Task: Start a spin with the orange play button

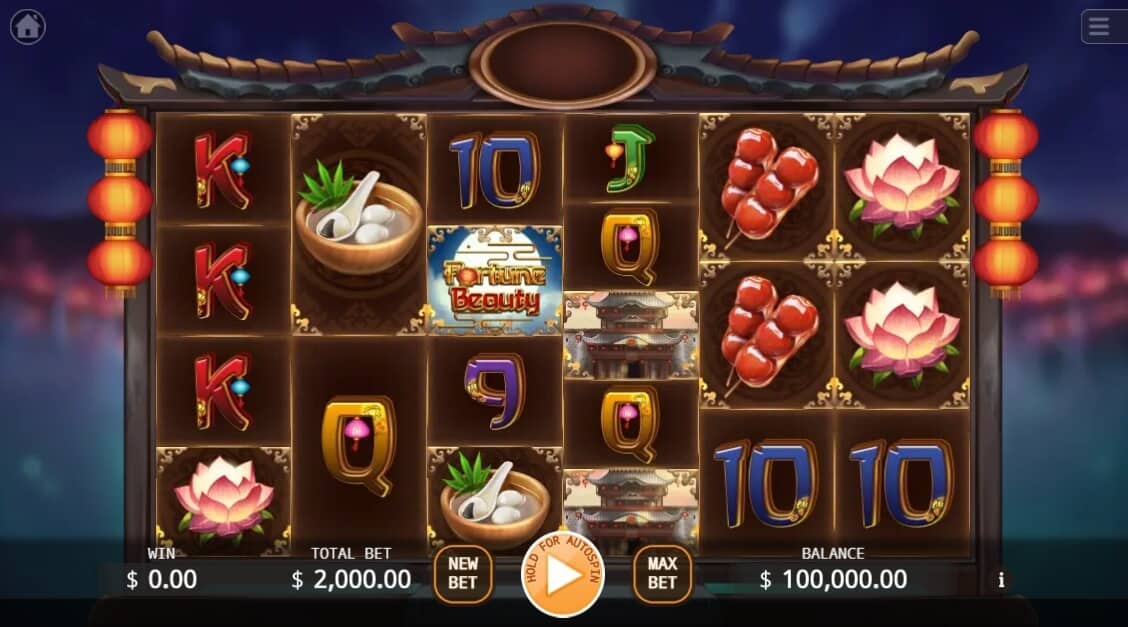Action: (563, 575)
